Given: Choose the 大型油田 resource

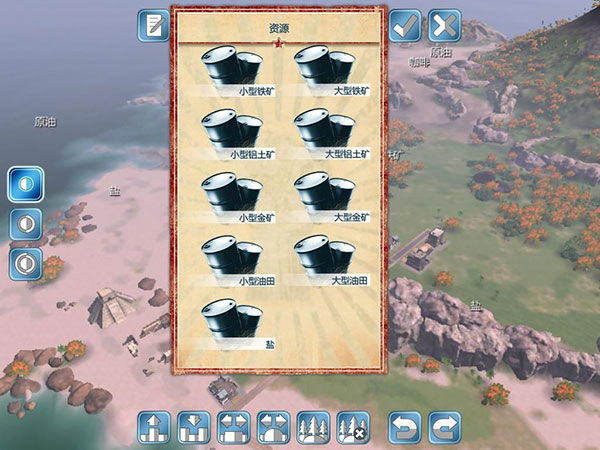Looking at the screenshot, I should (x=325, y=260).
